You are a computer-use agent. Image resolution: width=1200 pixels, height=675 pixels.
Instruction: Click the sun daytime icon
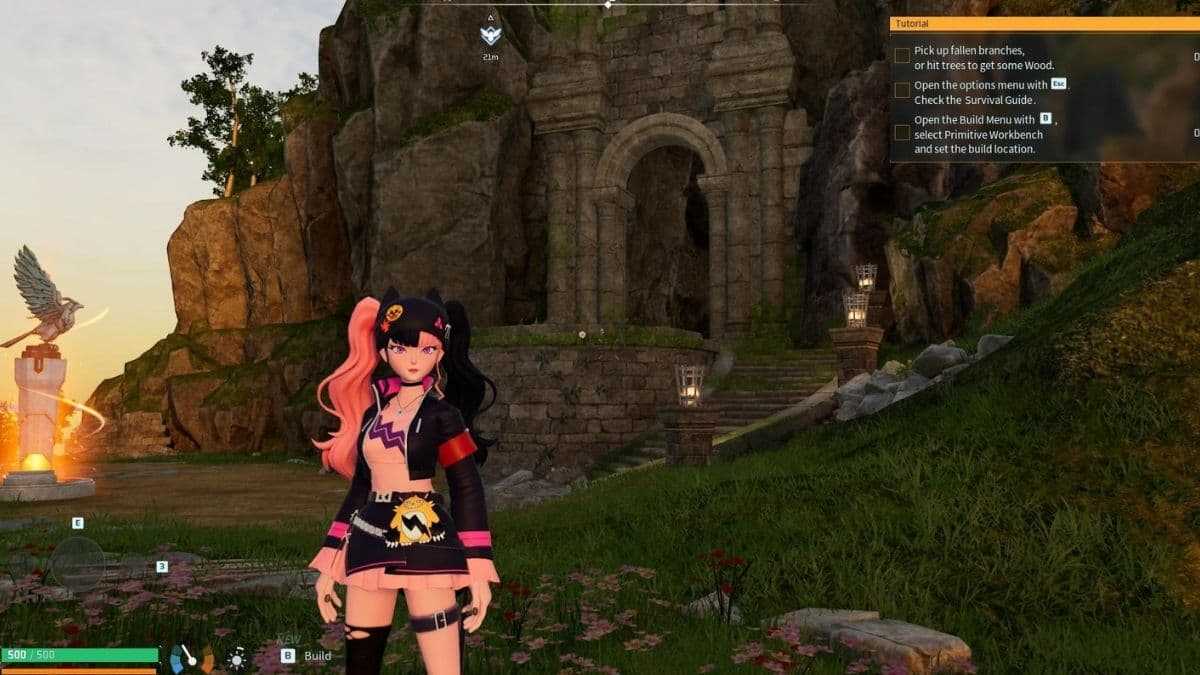coord(237,658)
